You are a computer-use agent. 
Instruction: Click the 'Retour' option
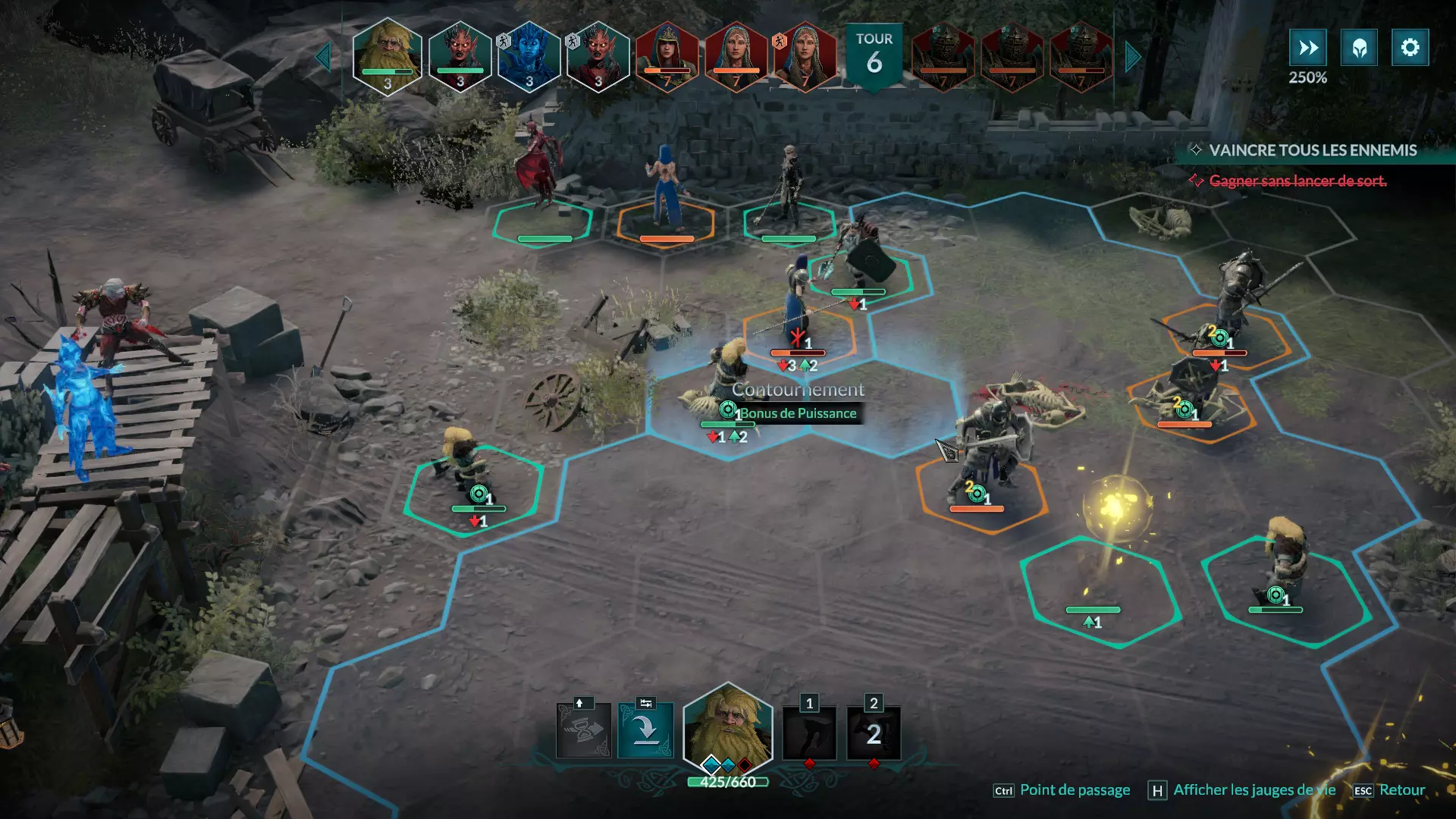point(1401,790)
